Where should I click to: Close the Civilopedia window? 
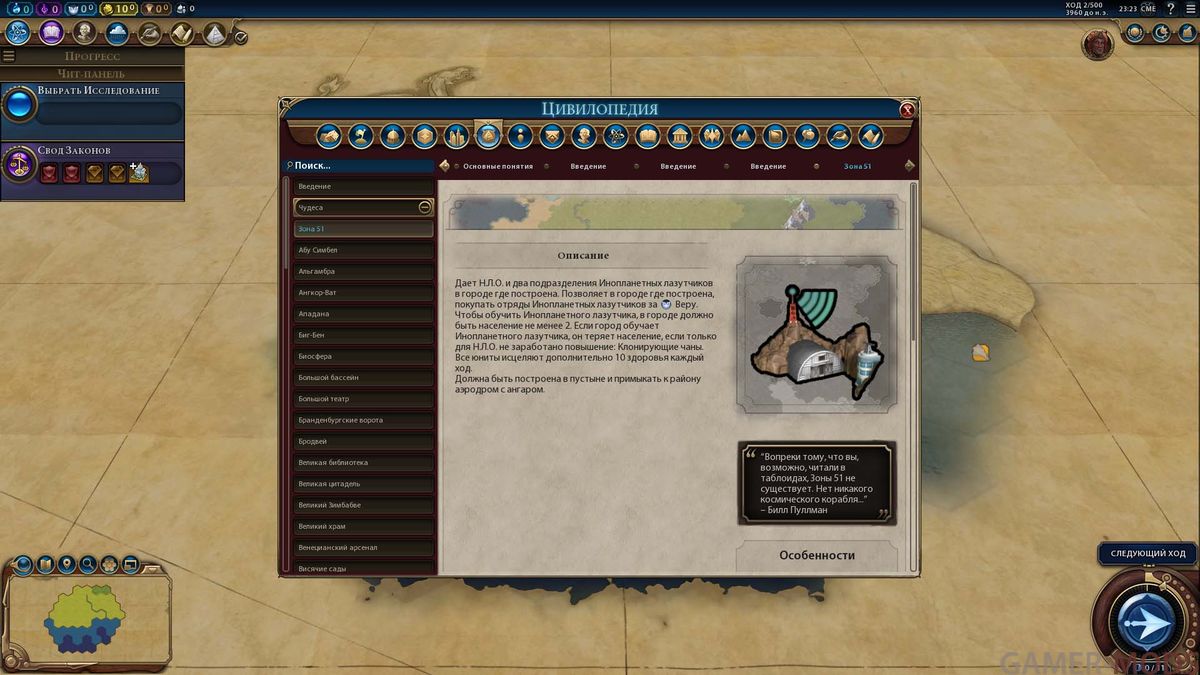(x=907, y=110)
